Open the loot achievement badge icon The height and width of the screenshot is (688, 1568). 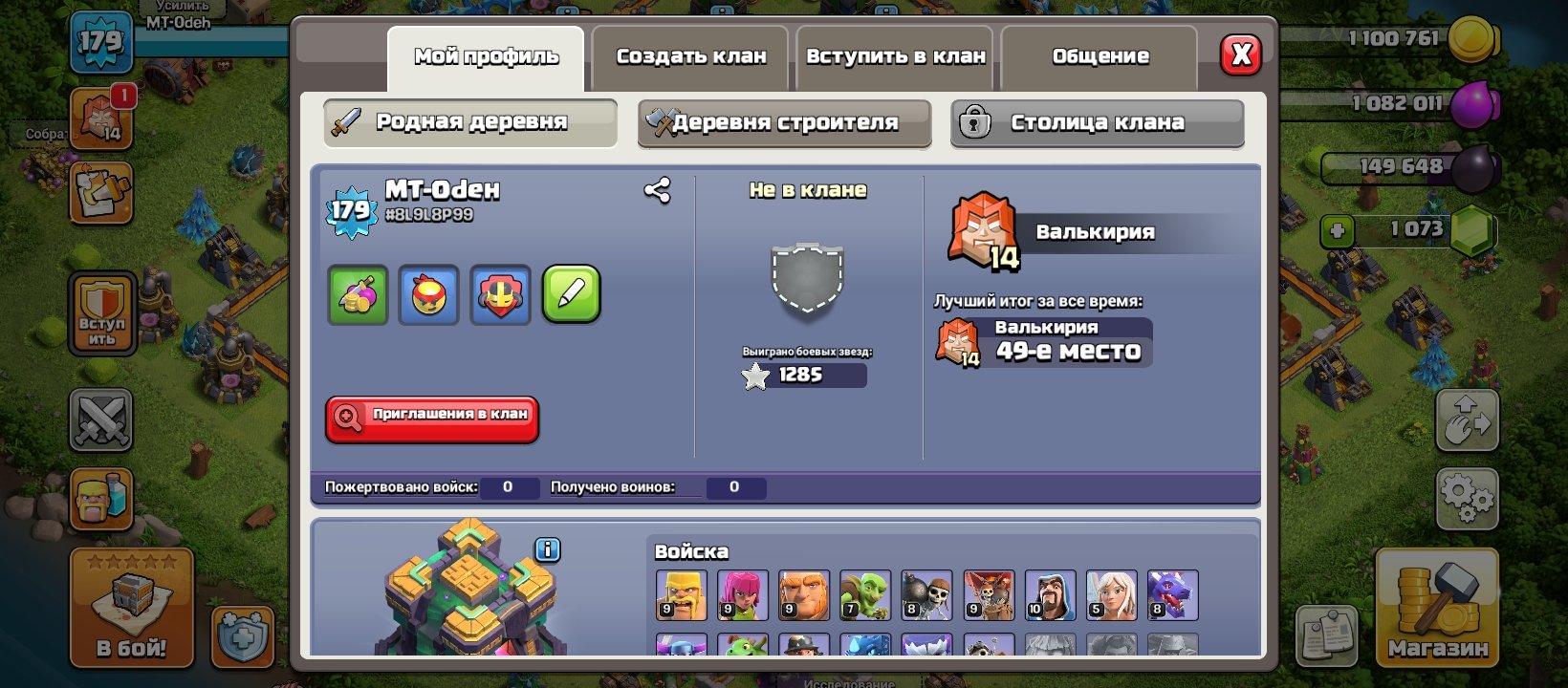[x=358, y=295]
